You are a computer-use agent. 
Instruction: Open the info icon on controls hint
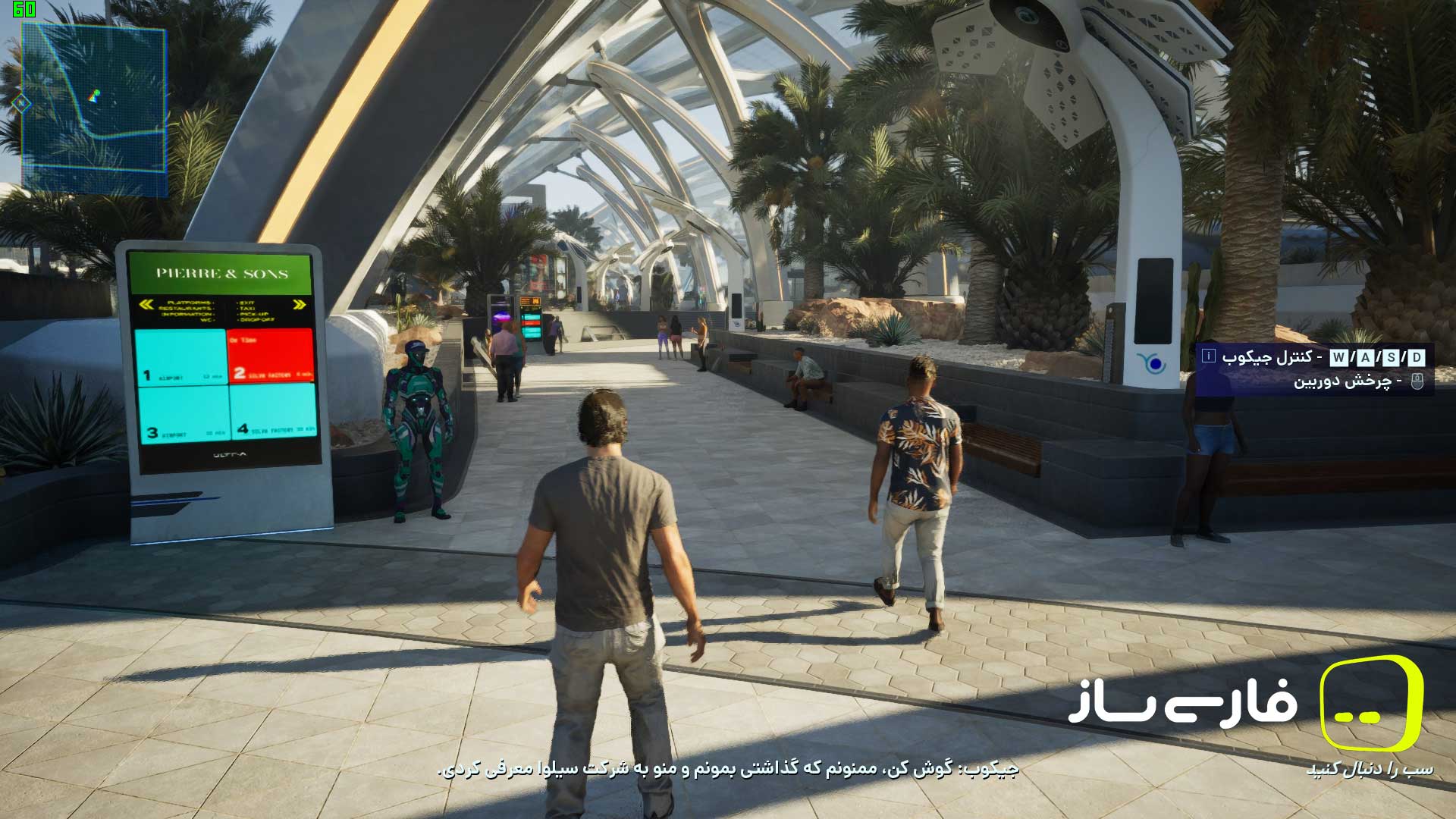click(x=1209, y=356)
